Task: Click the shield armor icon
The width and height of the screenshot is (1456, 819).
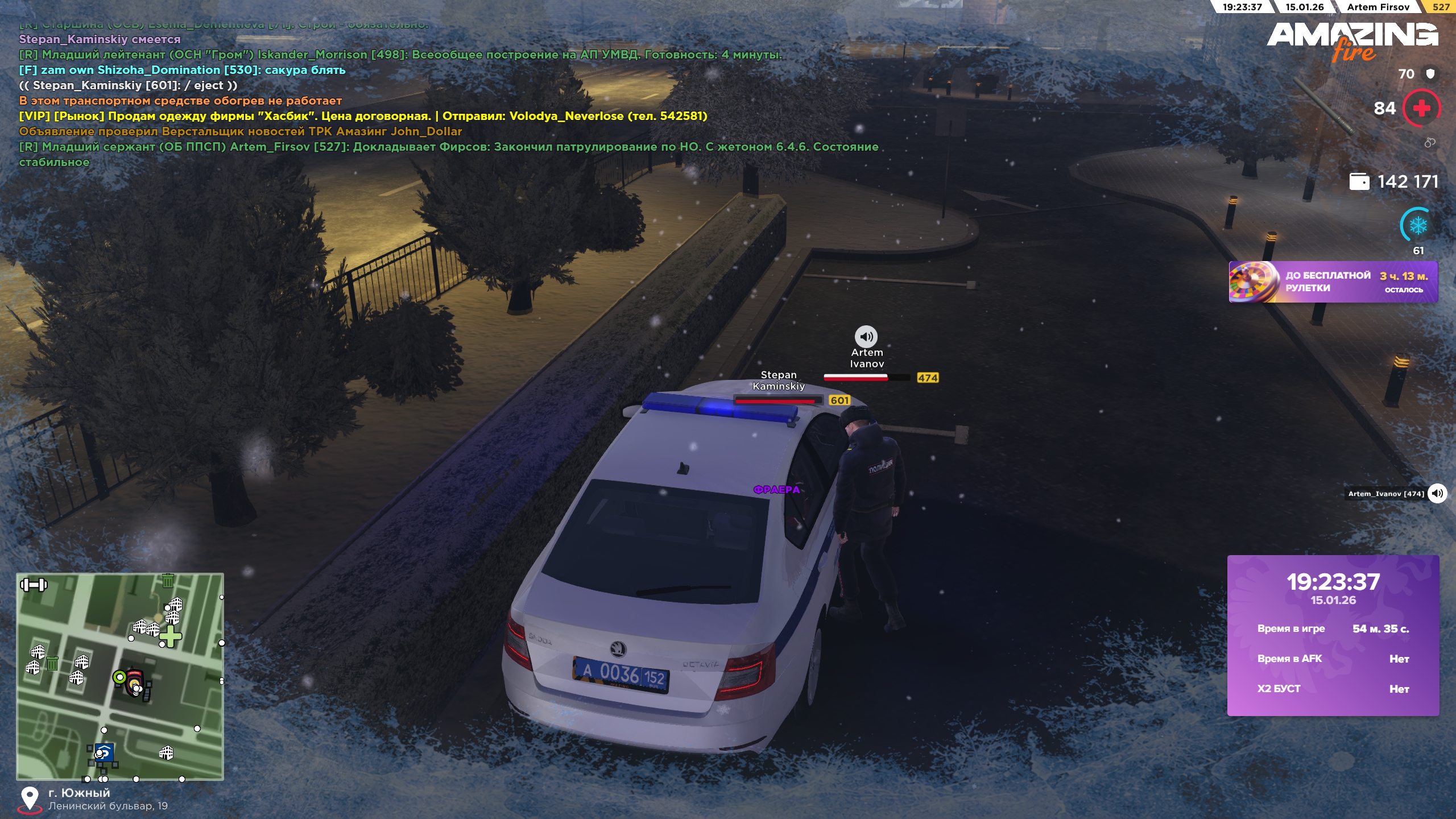Action: [x=1430, y=74]
